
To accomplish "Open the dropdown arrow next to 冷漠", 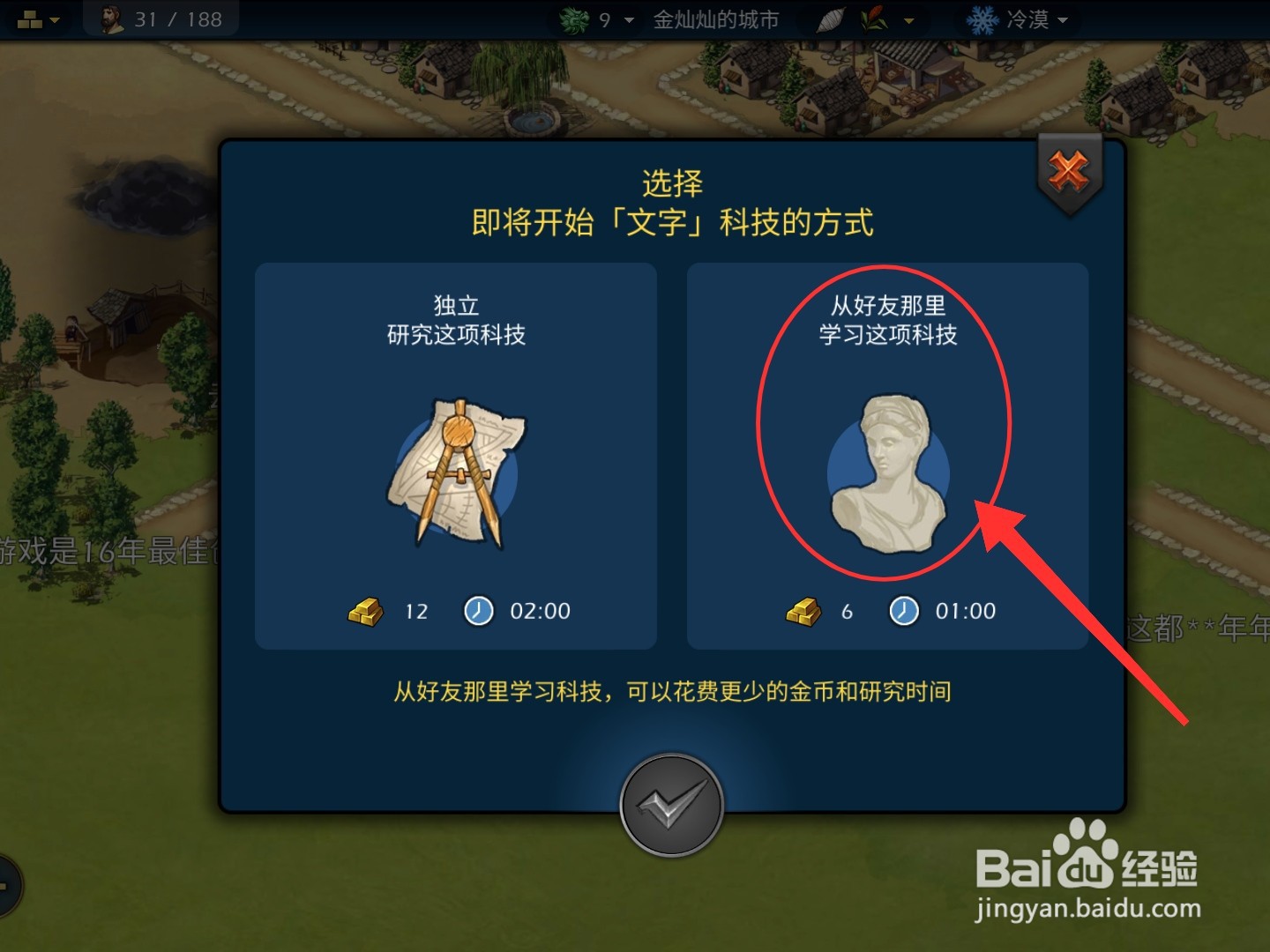I will click(x=1061, y=20).
